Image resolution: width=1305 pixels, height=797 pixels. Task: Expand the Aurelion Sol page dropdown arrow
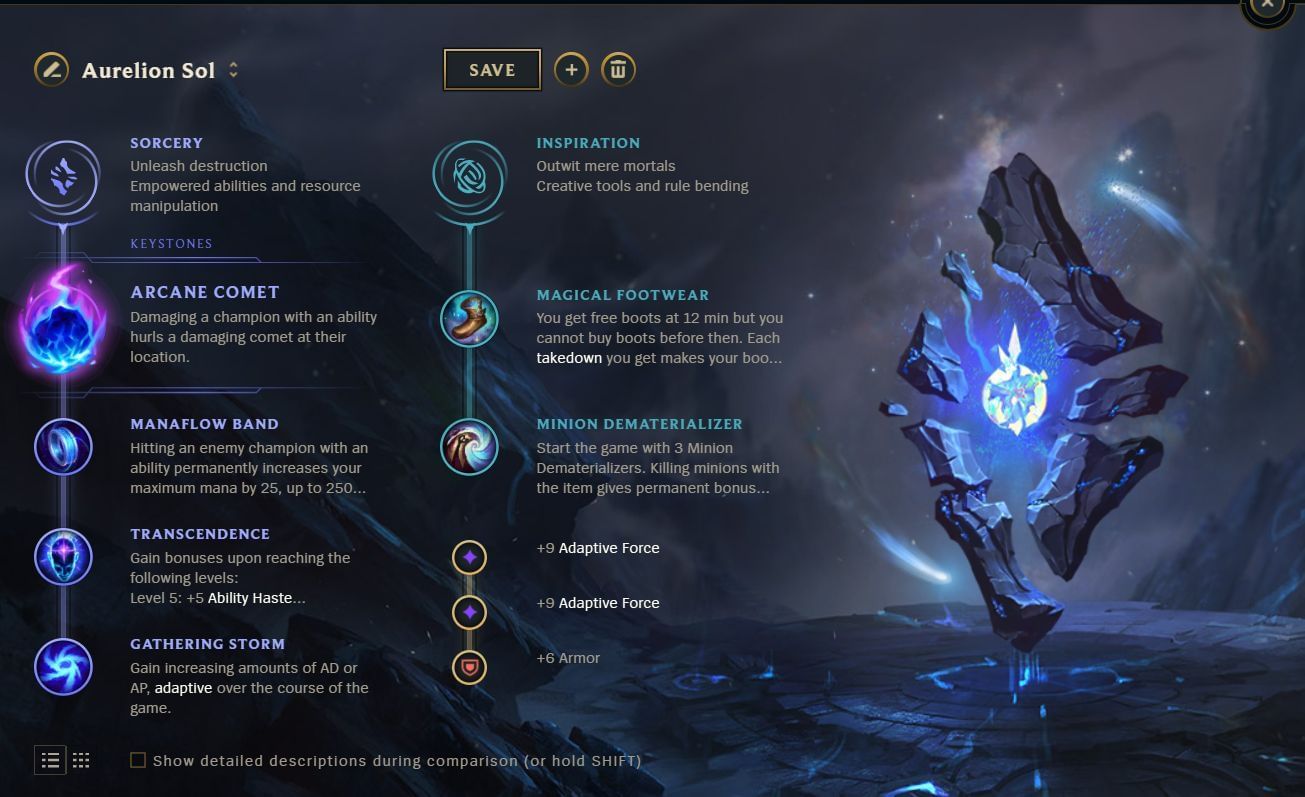232,70
